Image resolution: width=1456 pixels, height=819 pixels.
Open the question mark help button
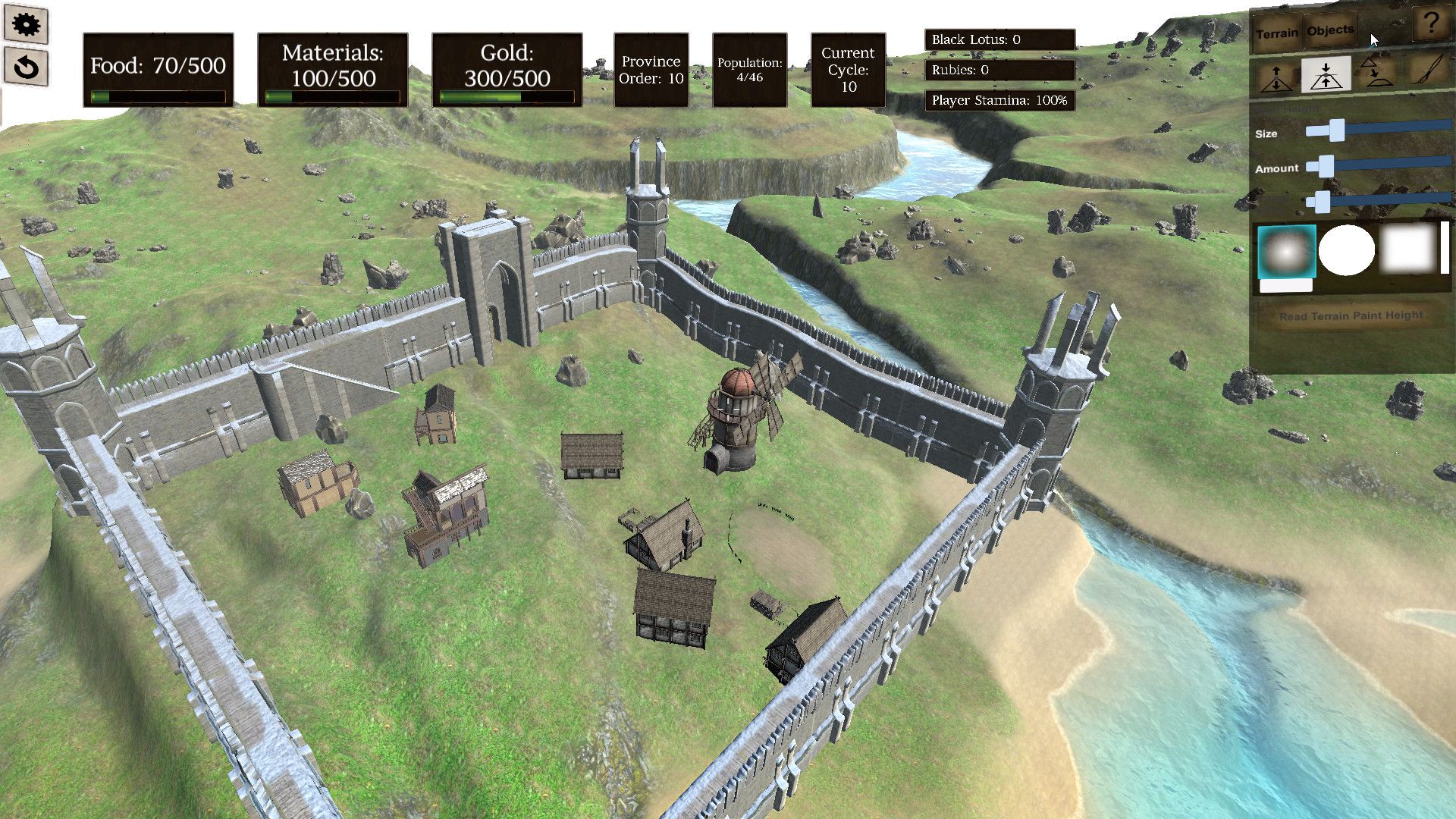1431,24
